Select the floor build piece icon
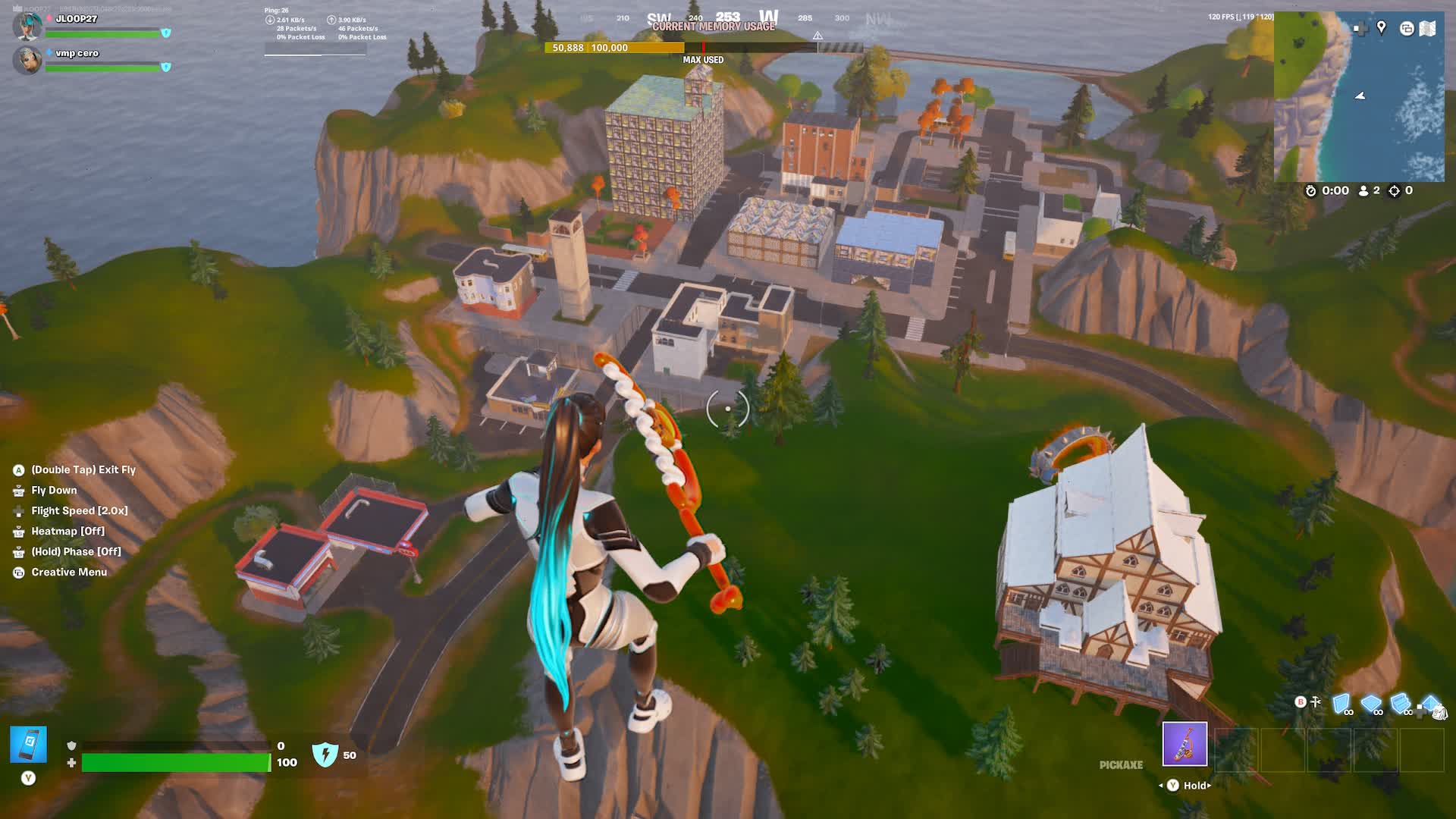The height and width of the screenshot is (819, 1456). point(1371,701)
